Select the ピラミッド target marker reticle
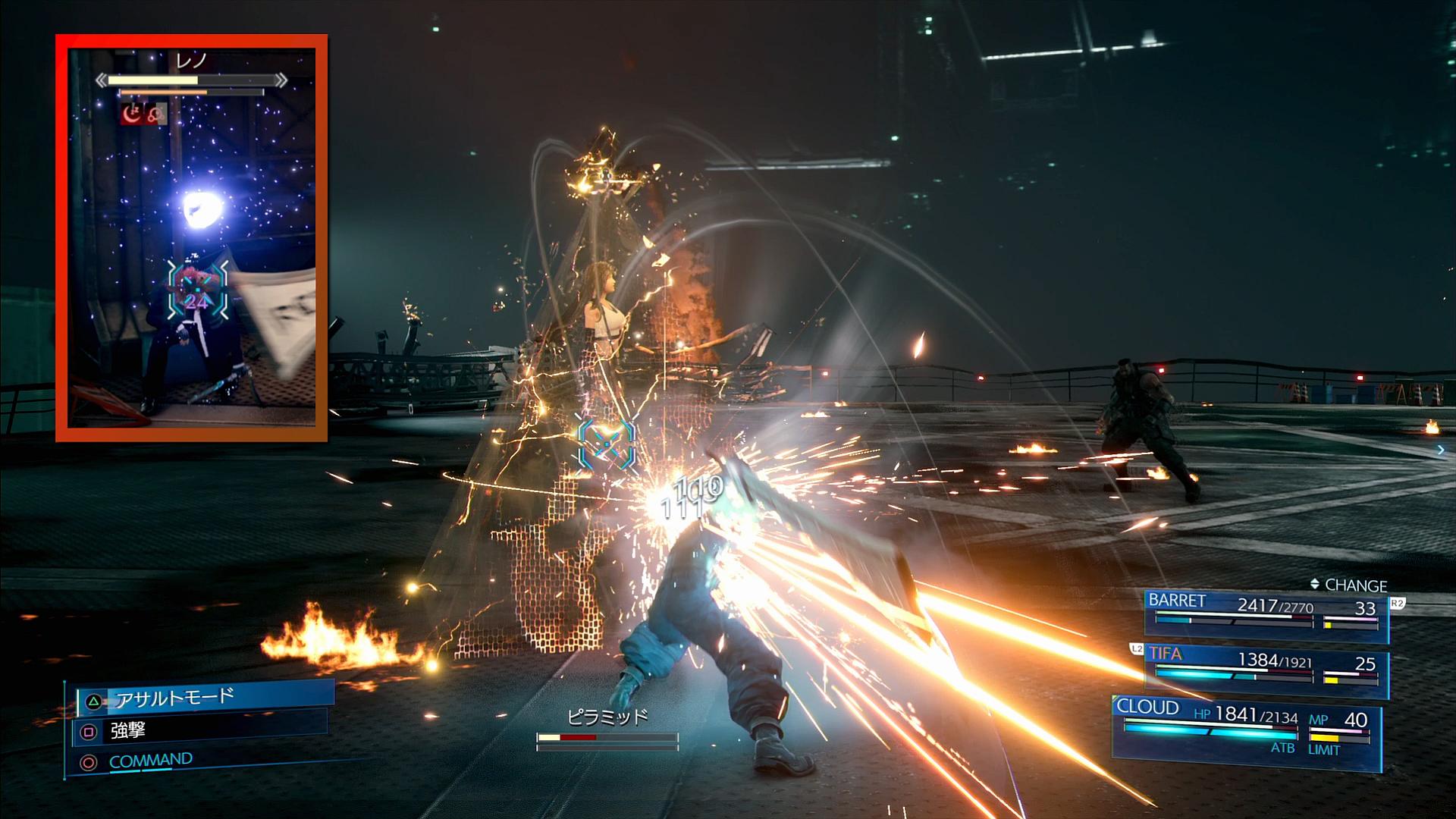This screenshot has height=819, width=1456. (606, 445)
